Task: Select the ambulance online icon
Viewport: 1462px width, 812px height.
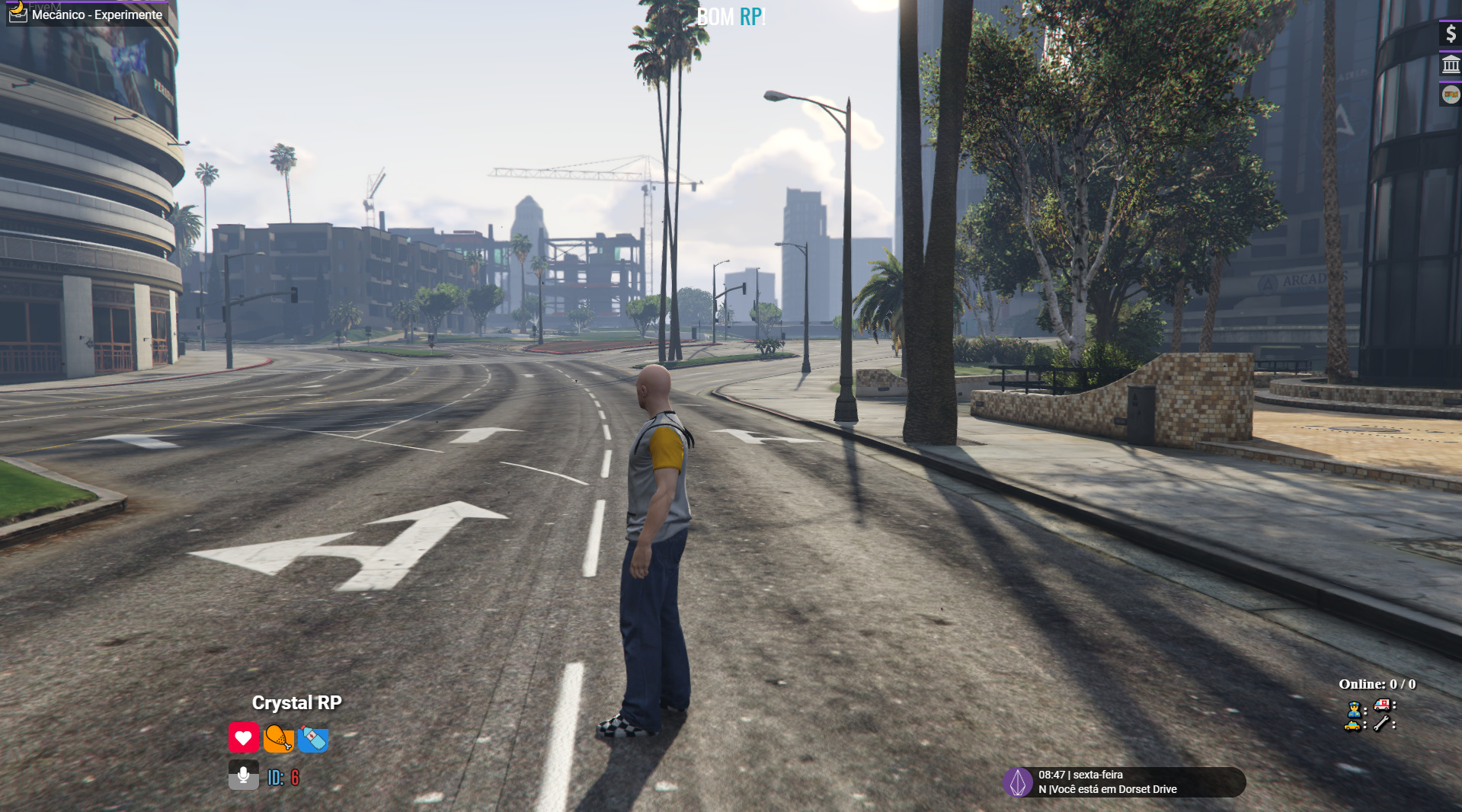Action: tap(1382, 705)
